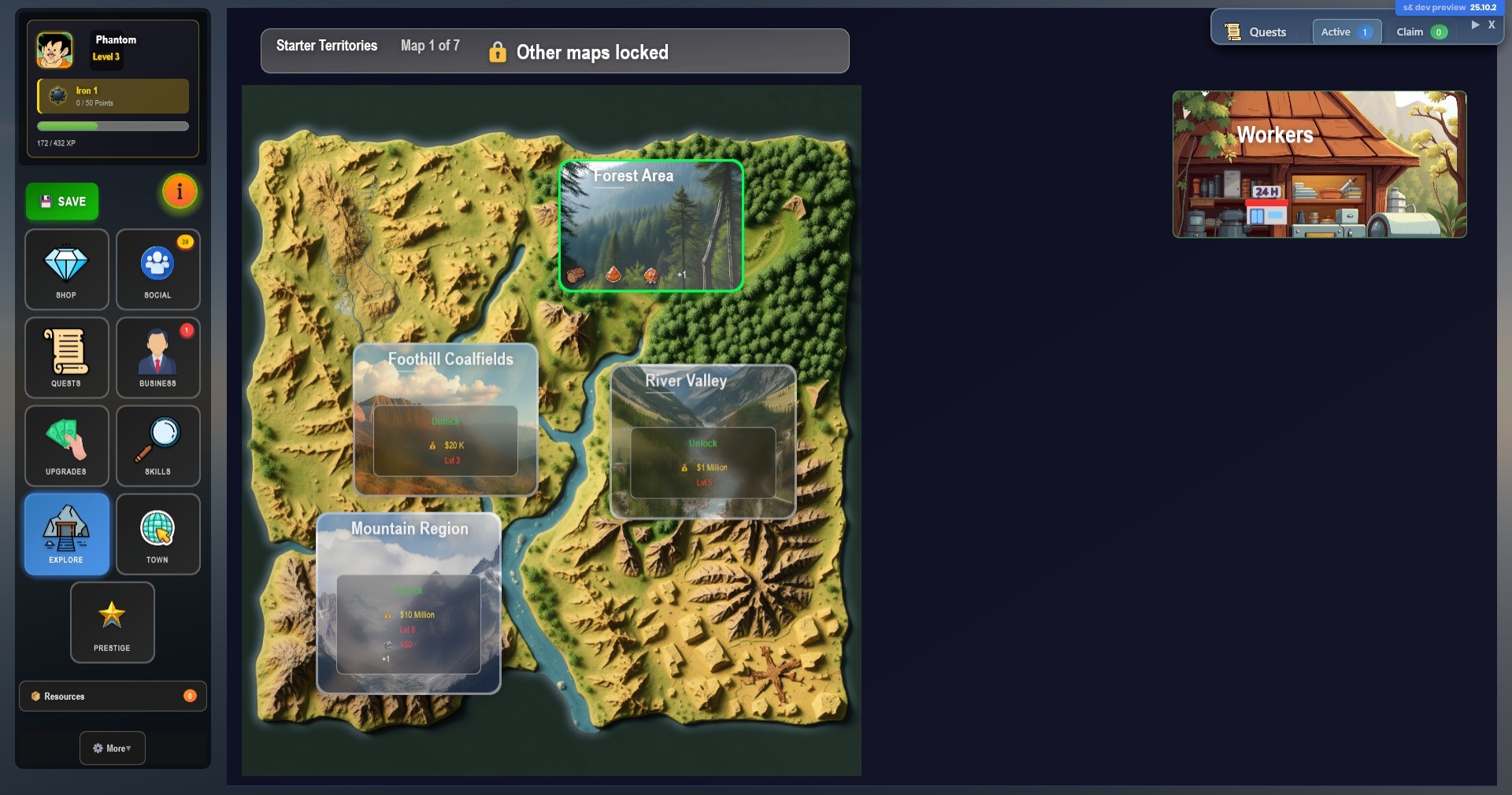Choose the Mountain Region territory card

408,603
